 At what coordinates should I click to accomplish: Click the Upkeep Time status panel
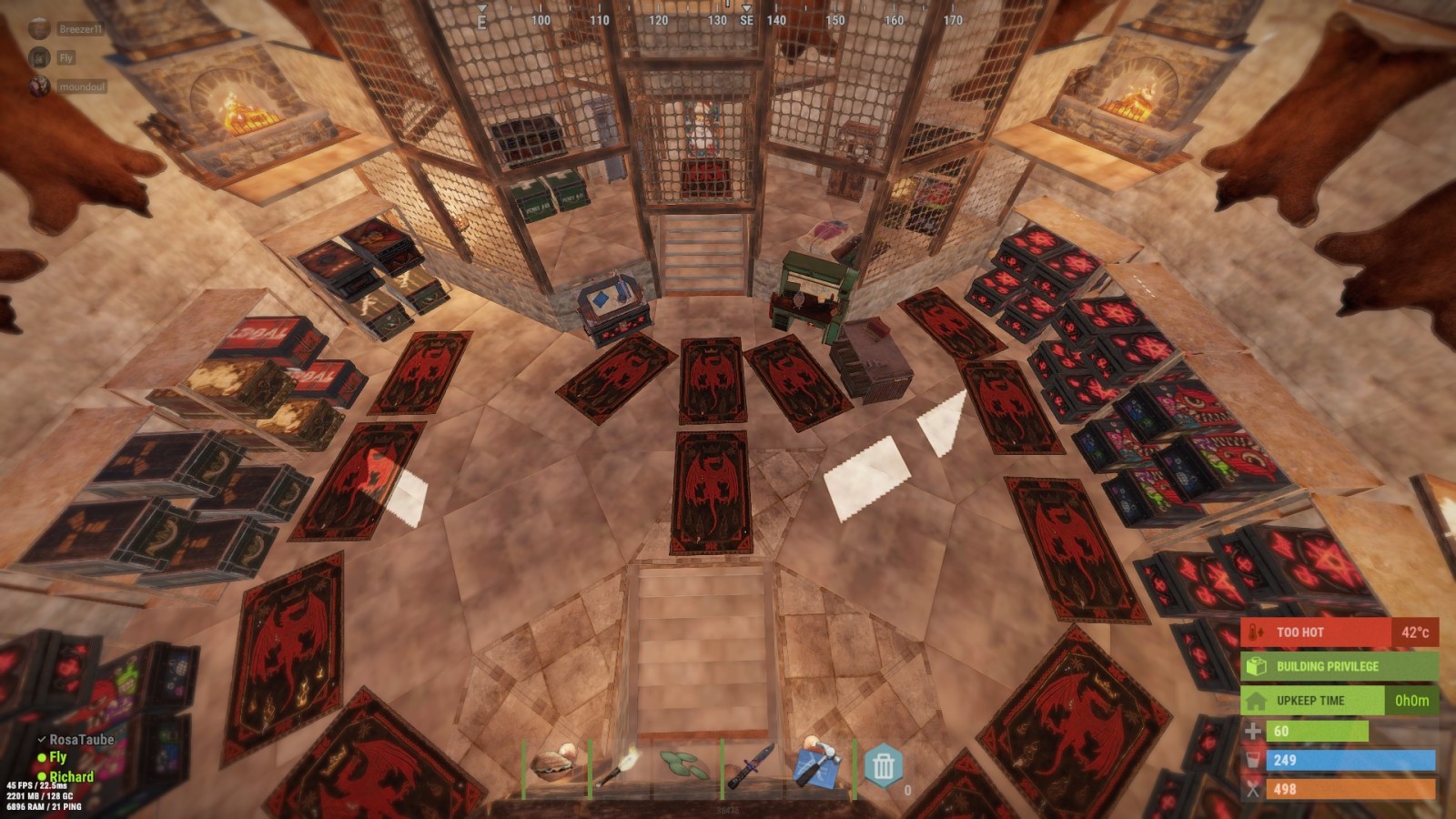pyautogui.click(x=1339, y=701)
